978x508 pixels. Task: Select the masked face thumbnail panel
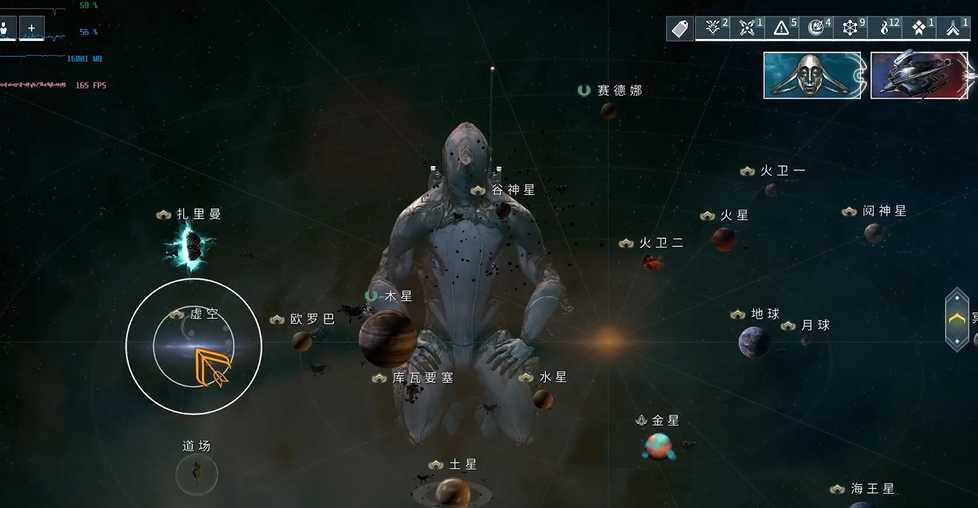(812, 75)
